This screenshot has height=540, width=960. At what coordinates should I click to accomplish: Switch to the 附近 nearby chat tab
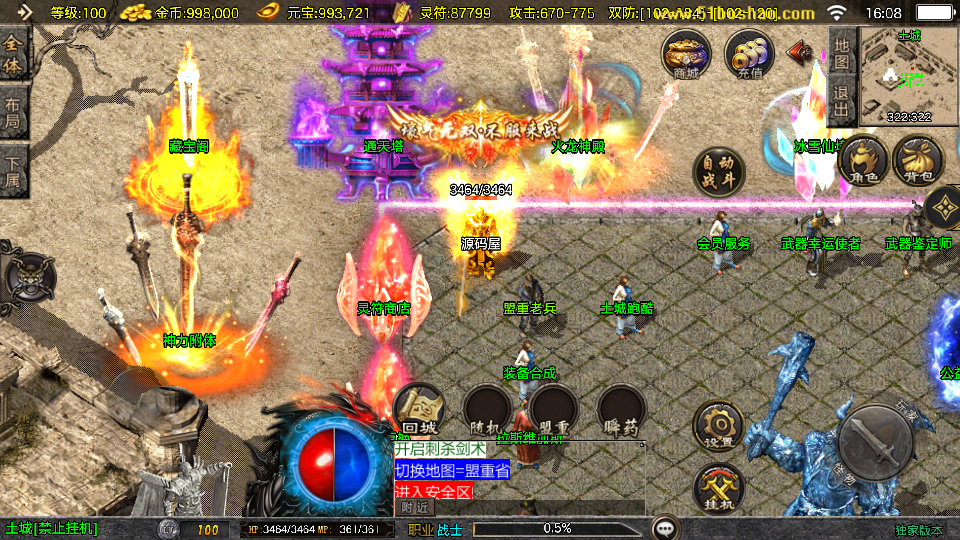(416, 507)
